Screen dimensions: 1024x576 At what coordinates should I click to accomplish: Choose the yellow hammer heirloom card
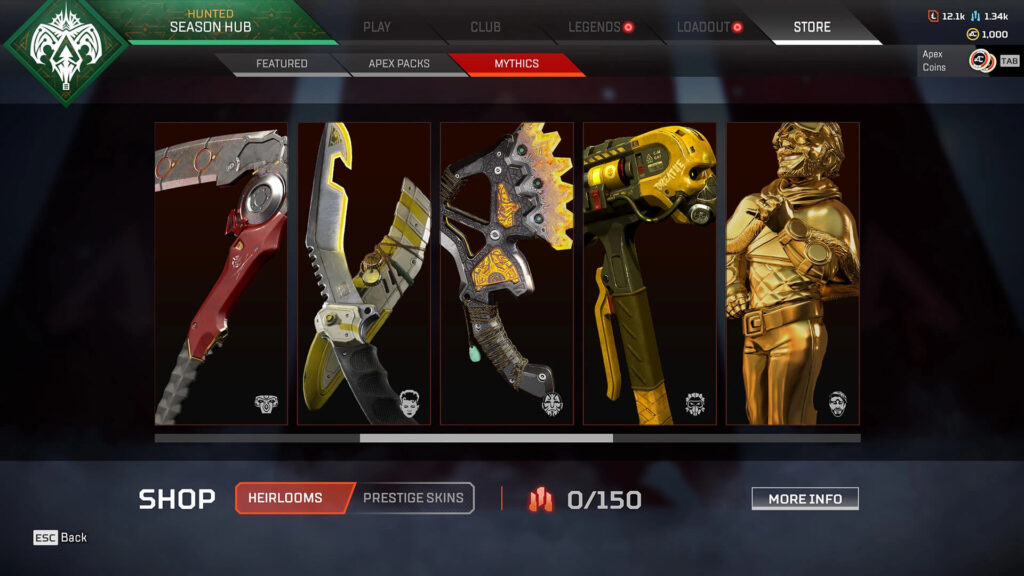[650, 273]
